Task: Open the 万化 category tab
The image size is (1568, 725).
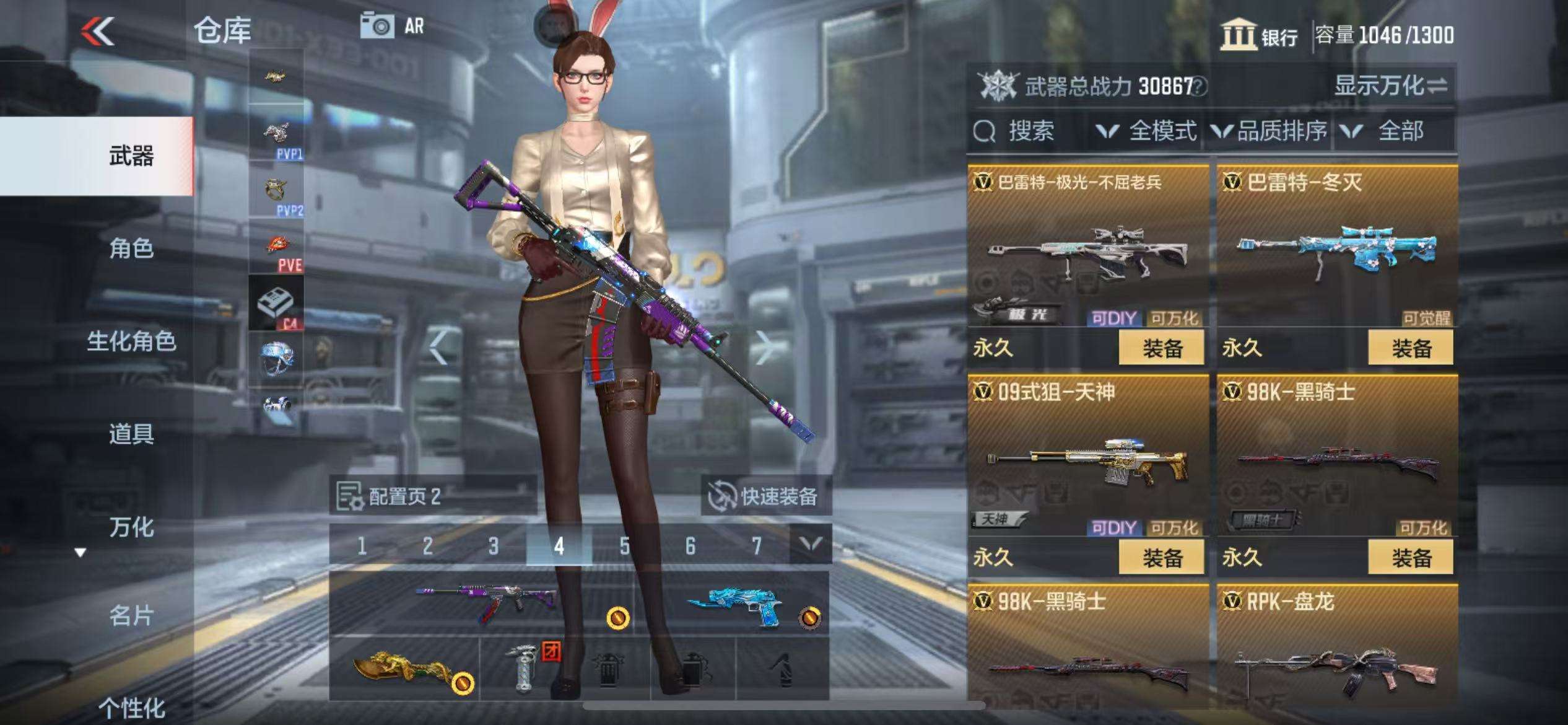Action: [x=131, y=527]
